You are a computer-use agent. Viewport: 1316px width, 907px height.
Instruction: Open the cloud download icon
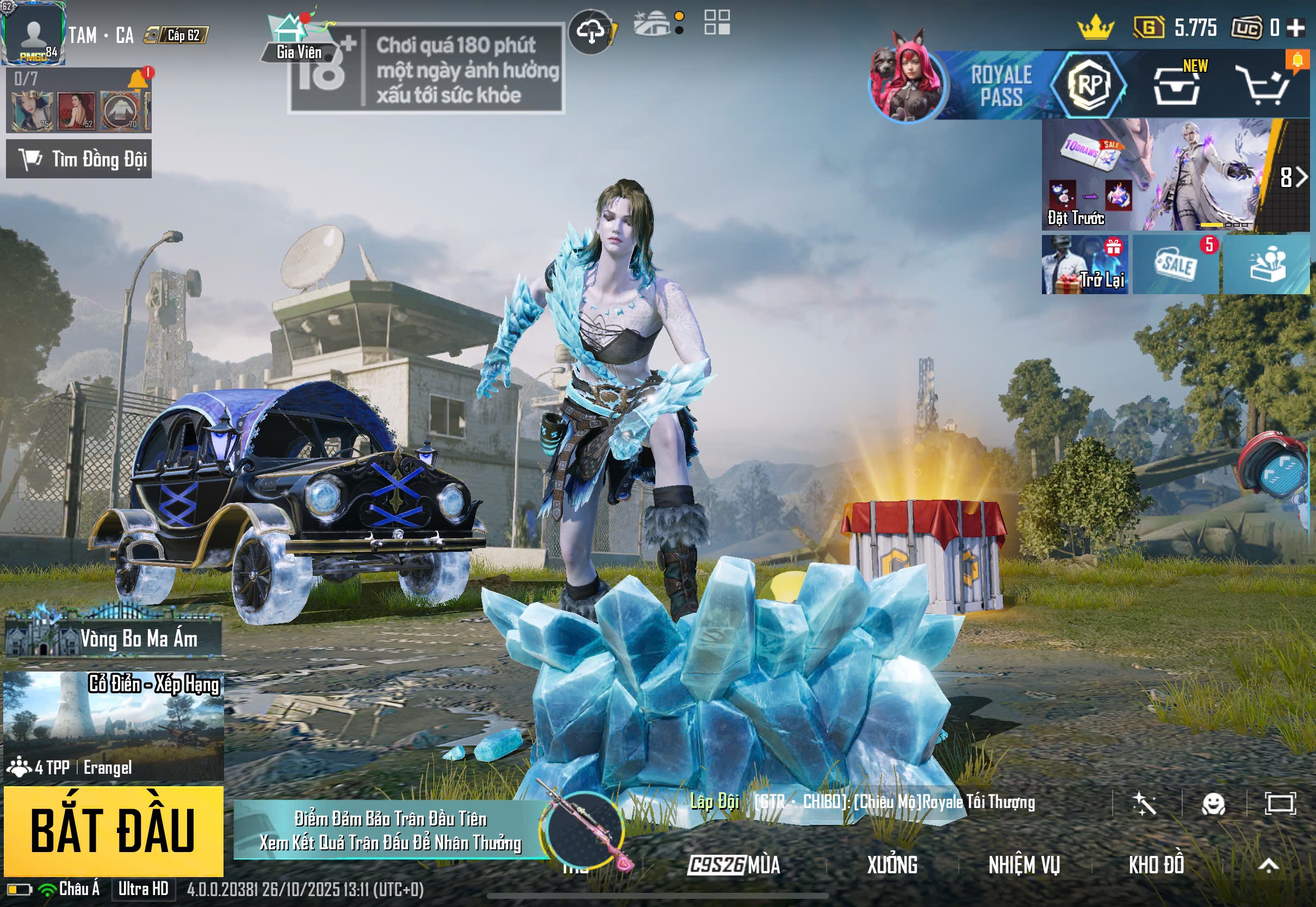click(x=591, y=32)
